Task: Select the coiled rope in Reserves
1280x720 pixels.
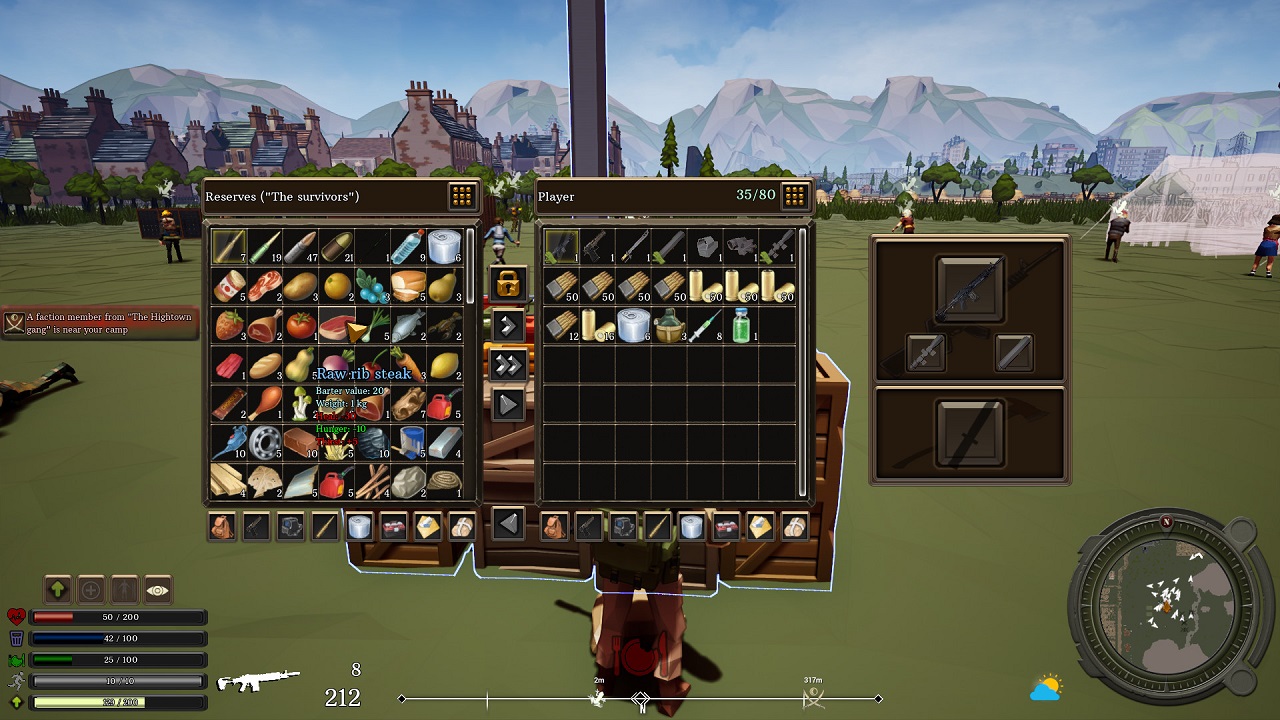Action: [x=443, y=483]
